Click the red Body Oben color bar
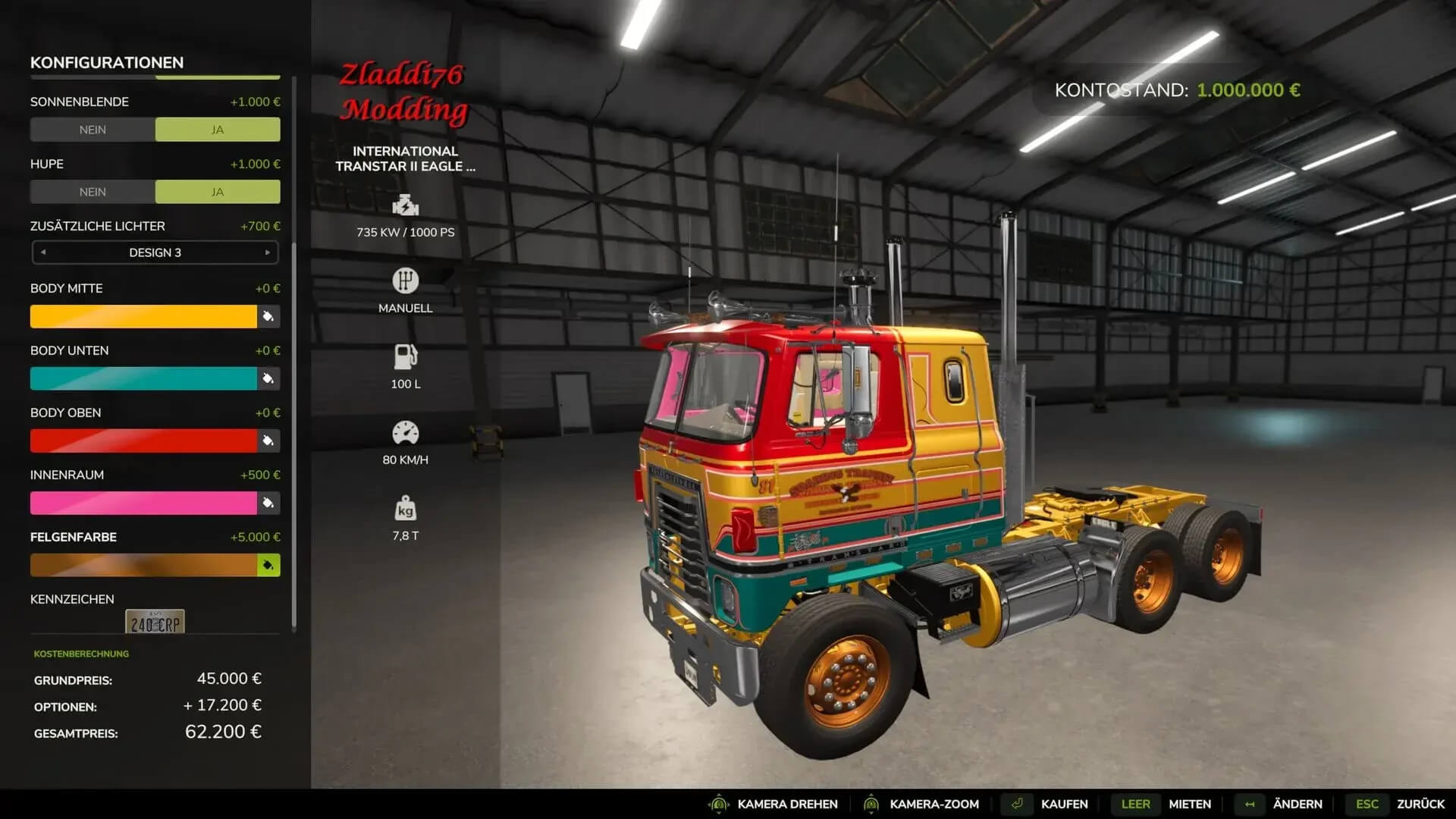 tap(143, 441)
